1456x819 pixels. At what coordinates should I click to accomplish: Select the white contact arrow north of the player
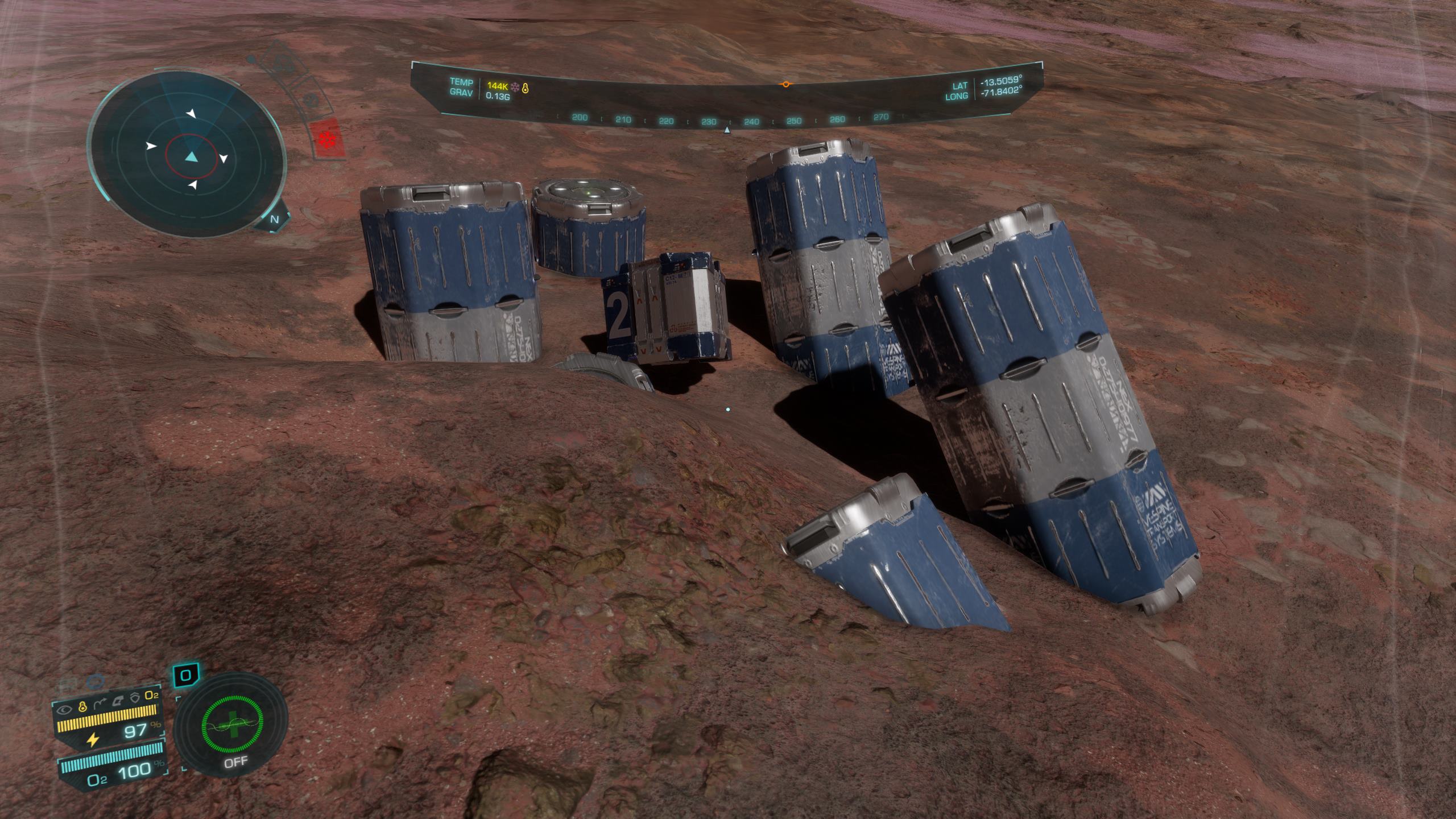[x=191, y=114]
